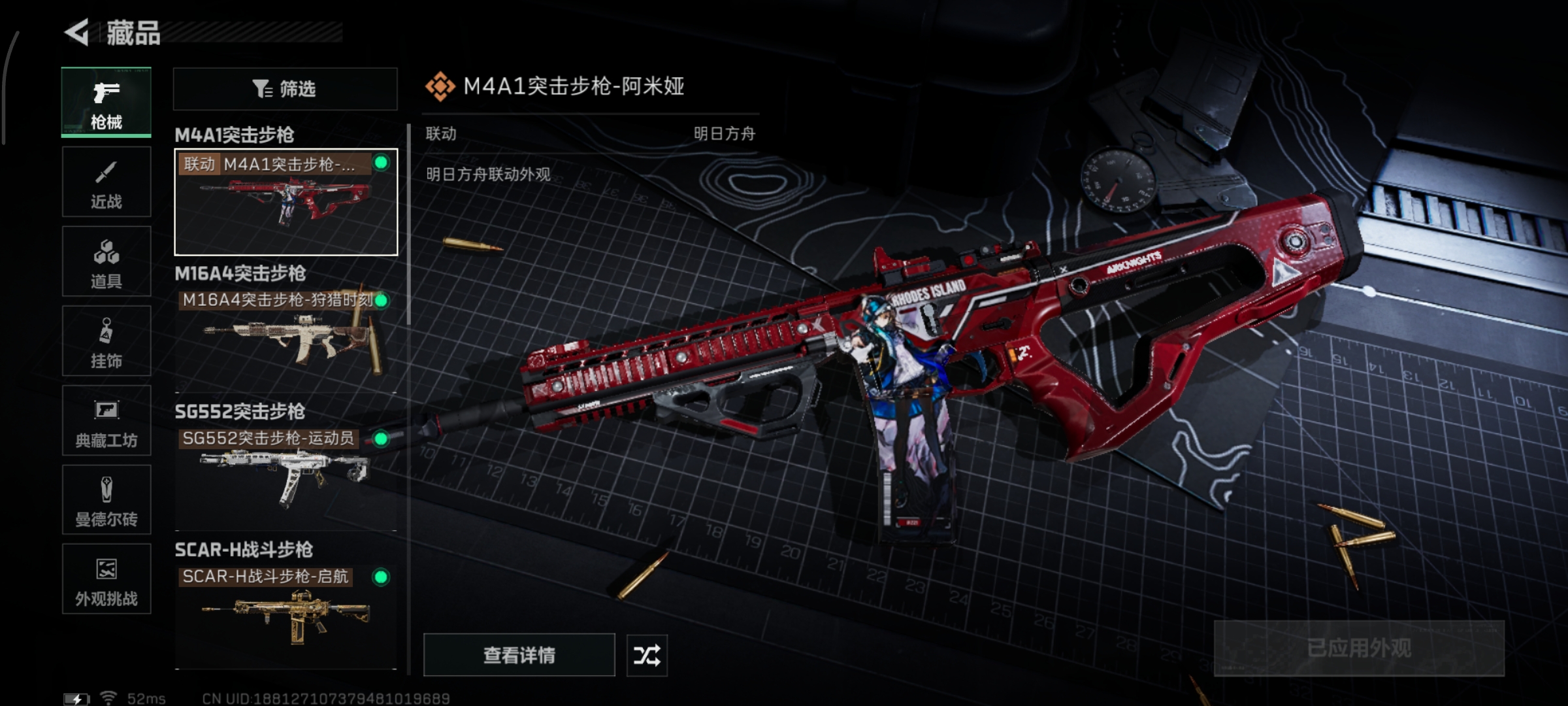Open the 典藏工坊 workshop tab
The image size is (1568, 706).
point(106,420)
